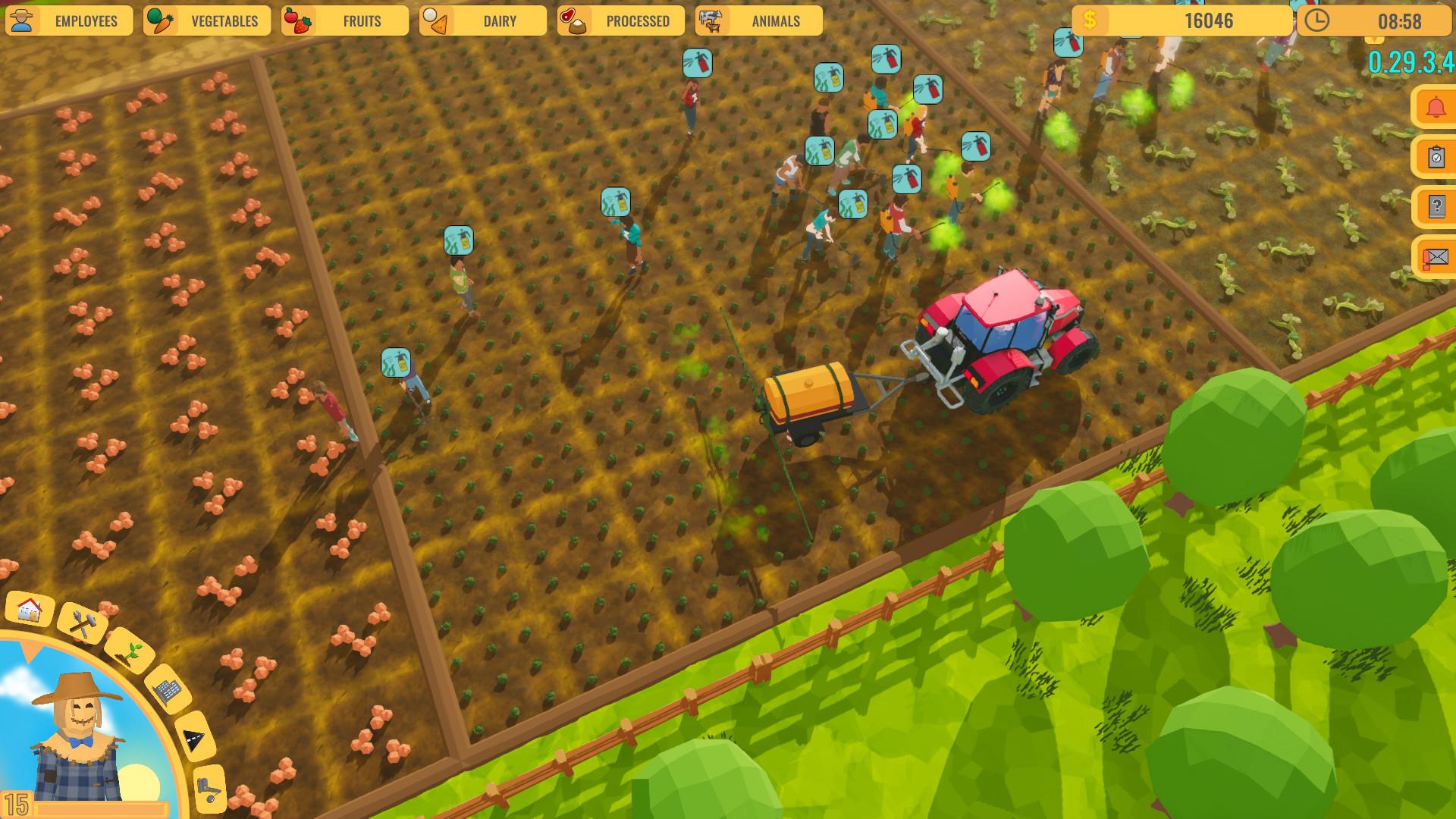Select the Dairy category
The height and width of the screenshot is (819, 1456).
483,20
